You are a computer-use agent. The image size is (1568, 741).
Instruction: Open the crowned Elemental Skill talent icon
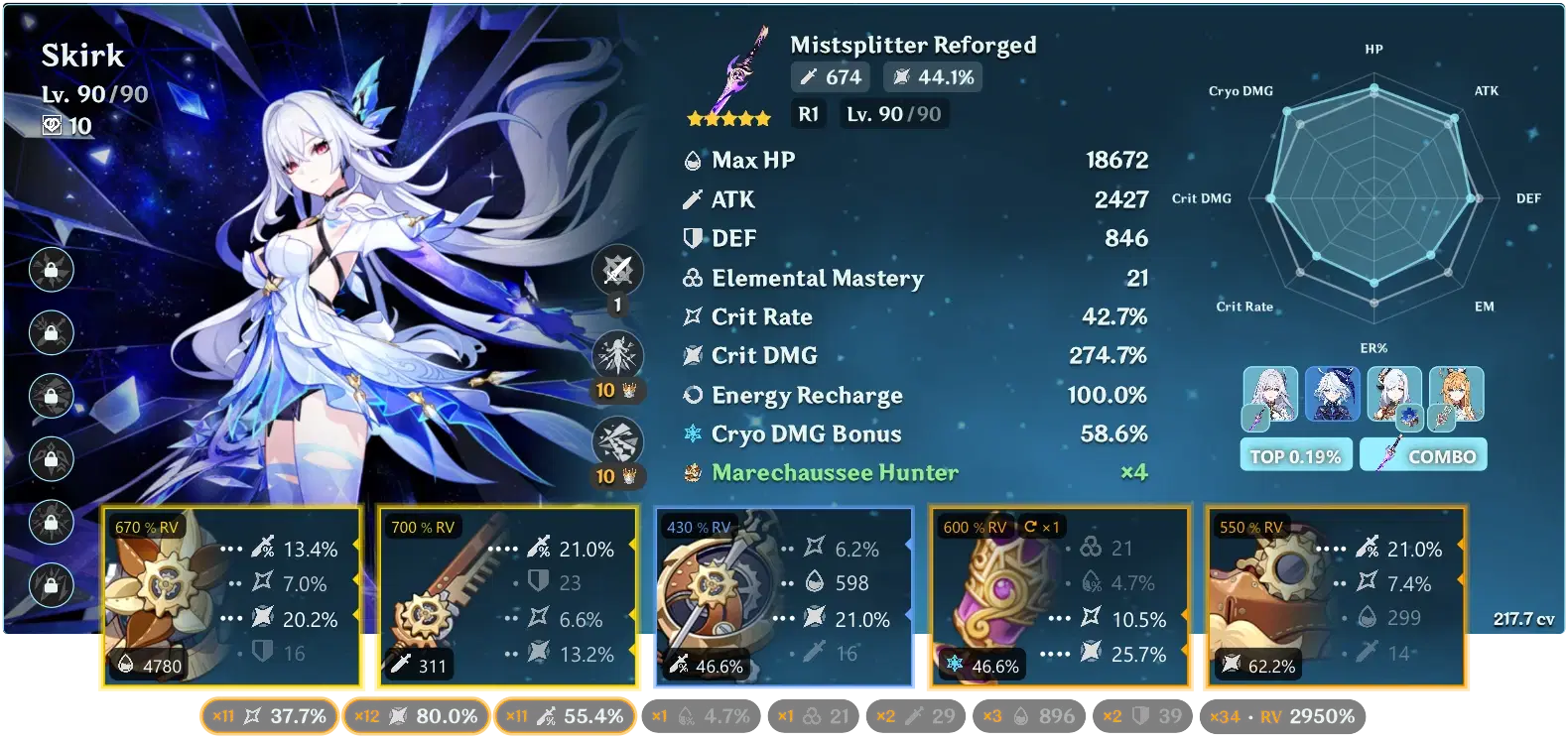(x=616, y=354)
